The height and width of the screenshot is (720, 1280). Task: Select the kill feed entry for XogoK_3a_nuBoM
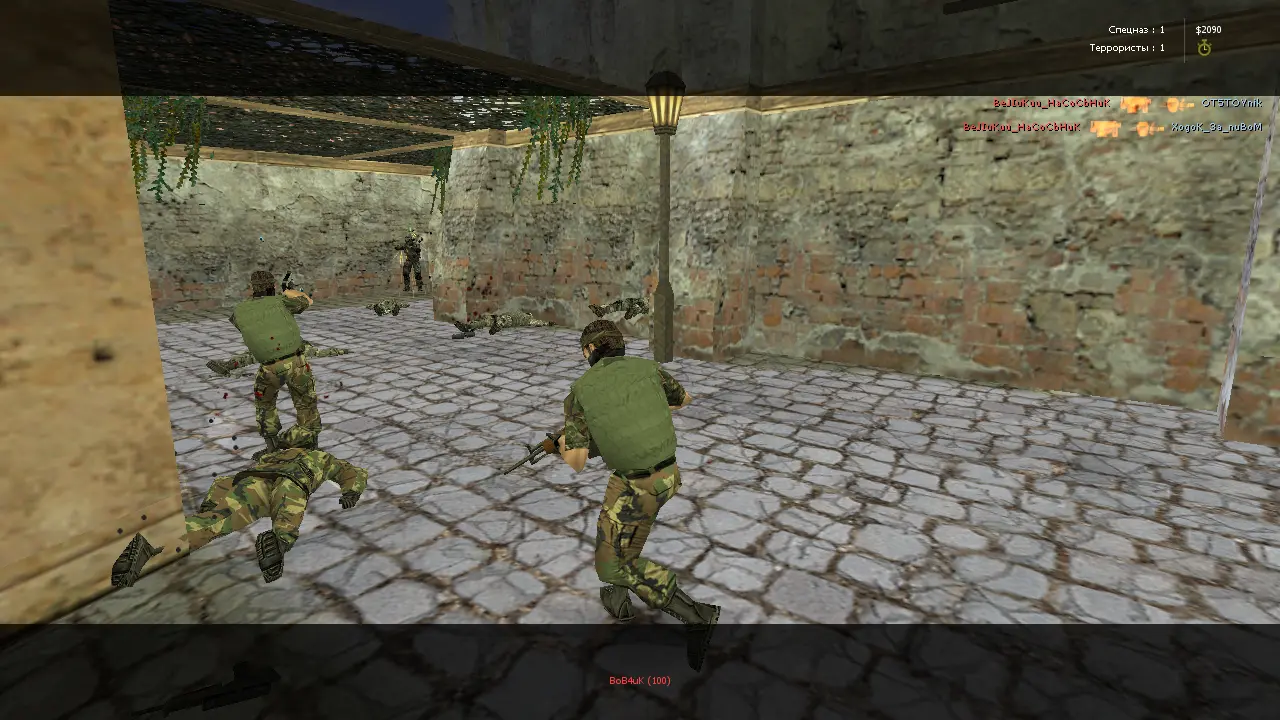(x=1216, y=128)
